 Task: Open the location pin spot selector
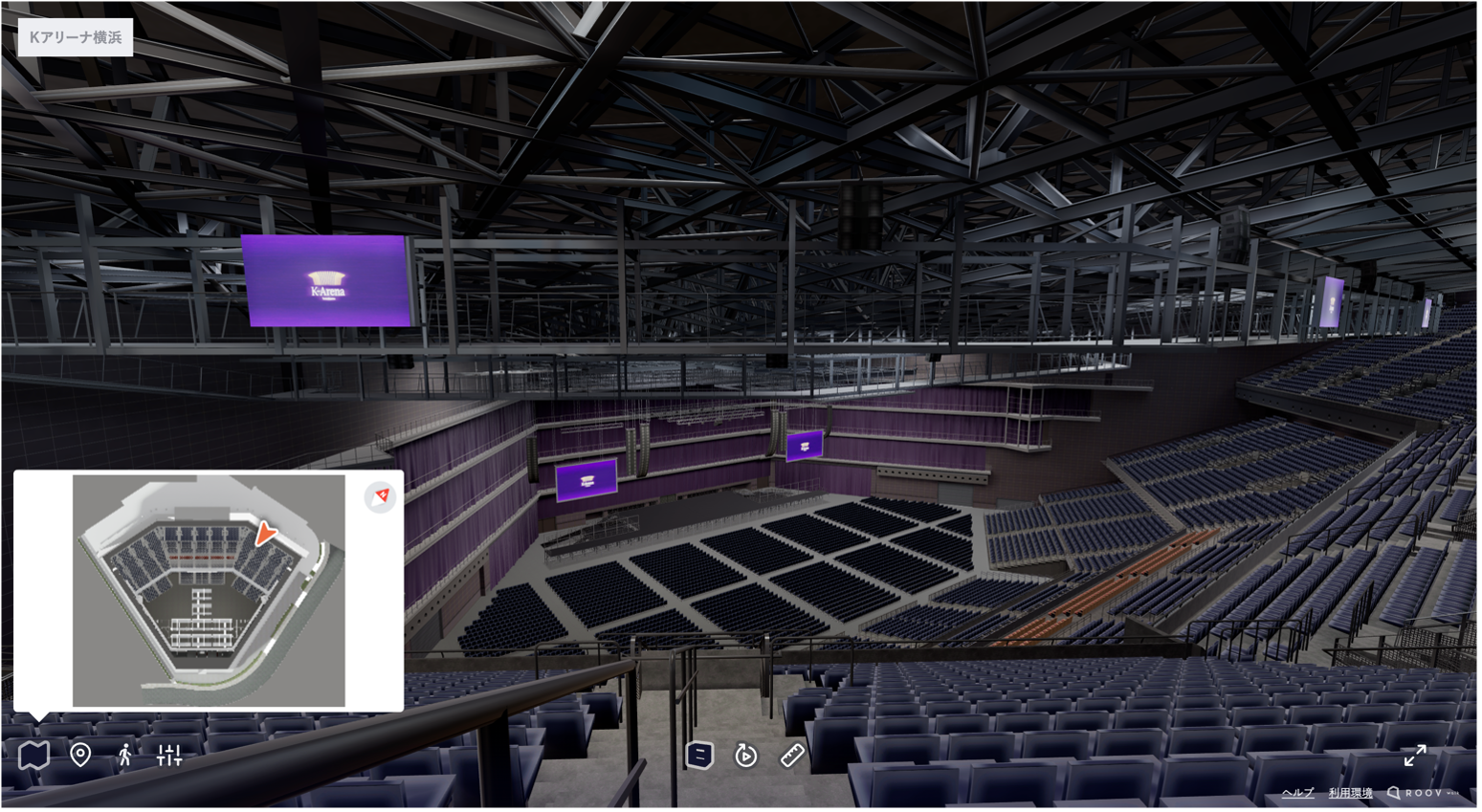pyautogui.click(x=80, y=755)
